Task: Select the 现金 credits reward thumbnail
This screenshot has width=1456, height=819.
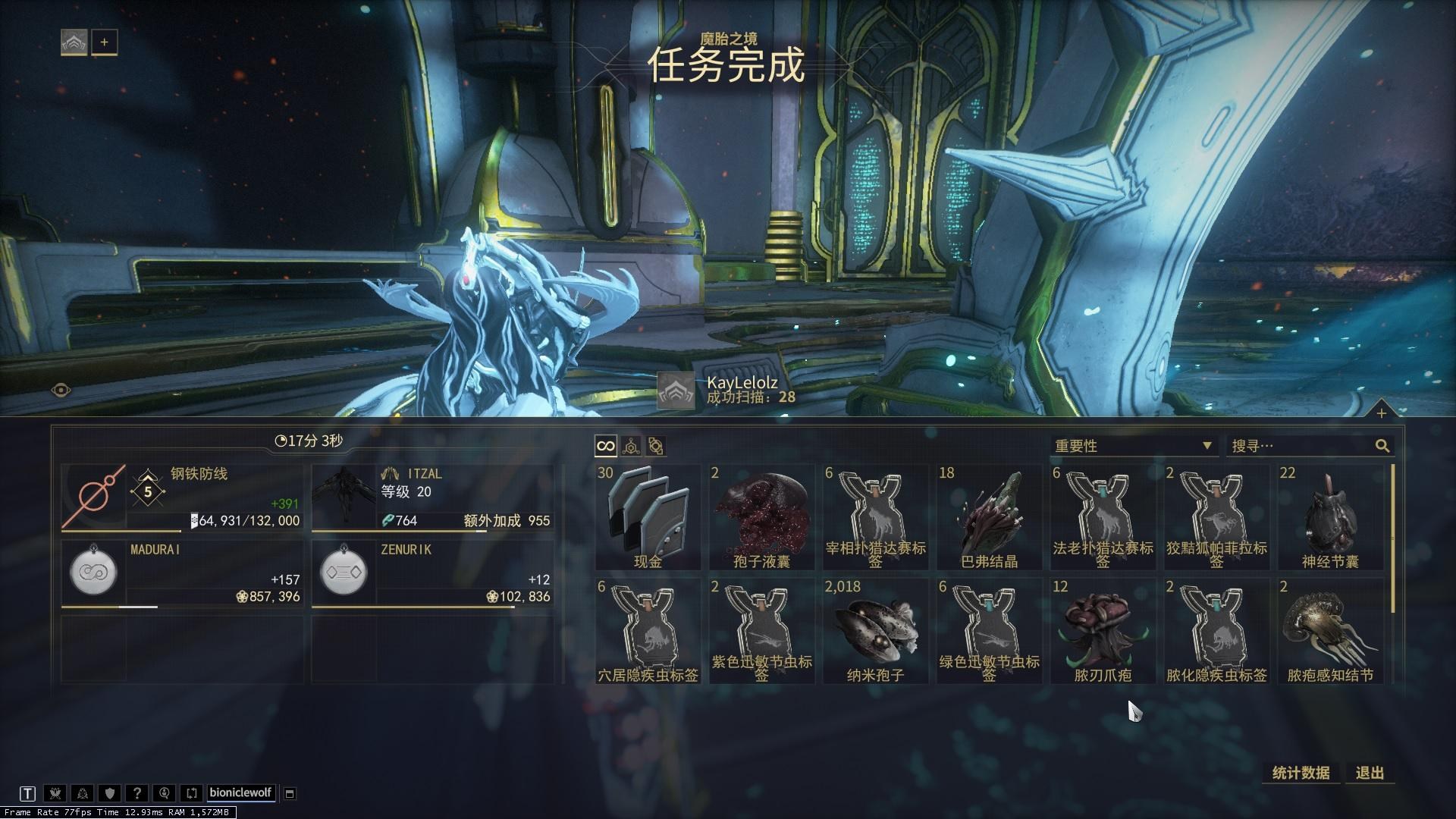Action: click(x=648, y=516)
